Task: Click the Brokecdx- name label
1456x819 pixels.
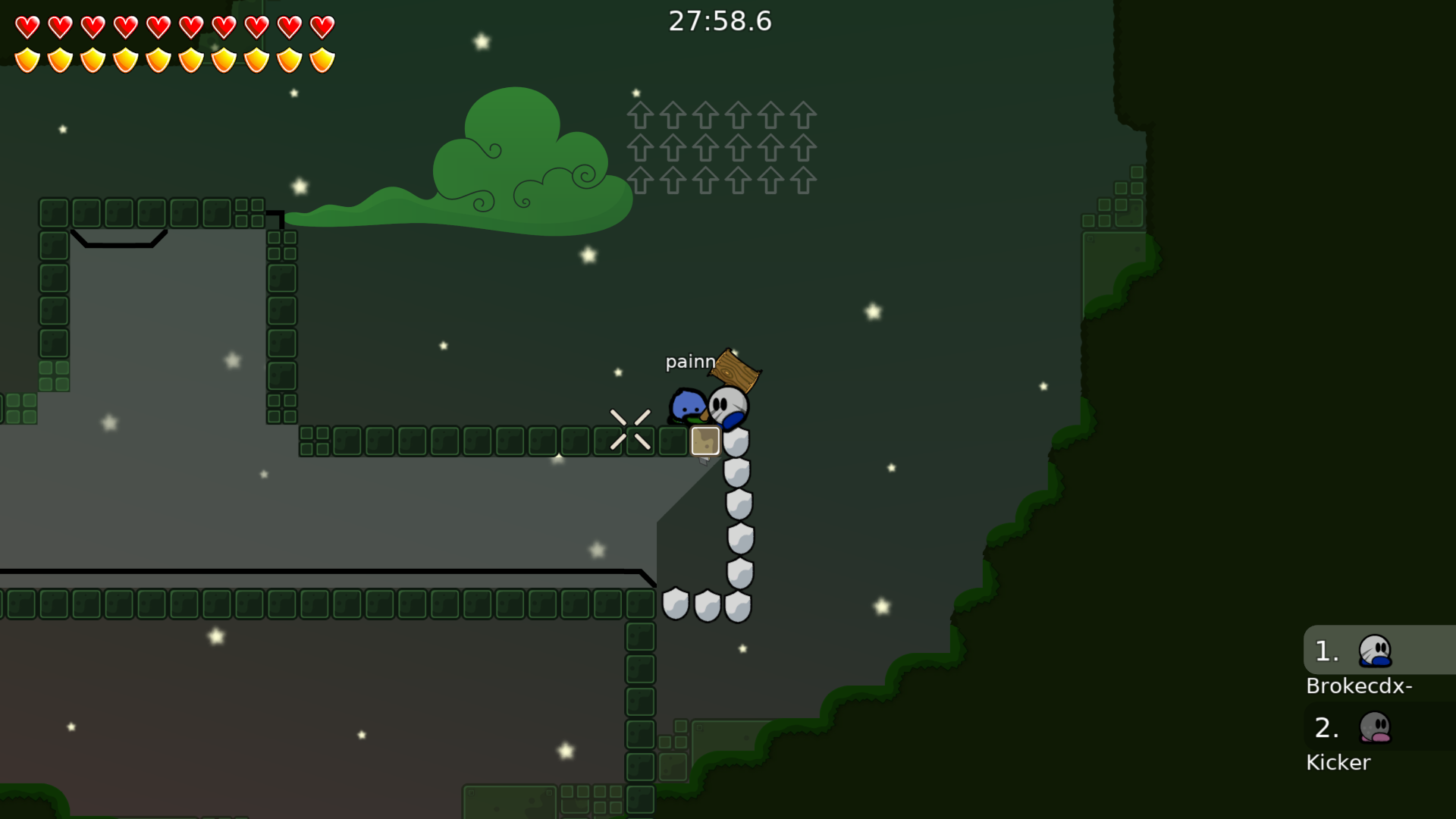Action: tap(1359, 686)
